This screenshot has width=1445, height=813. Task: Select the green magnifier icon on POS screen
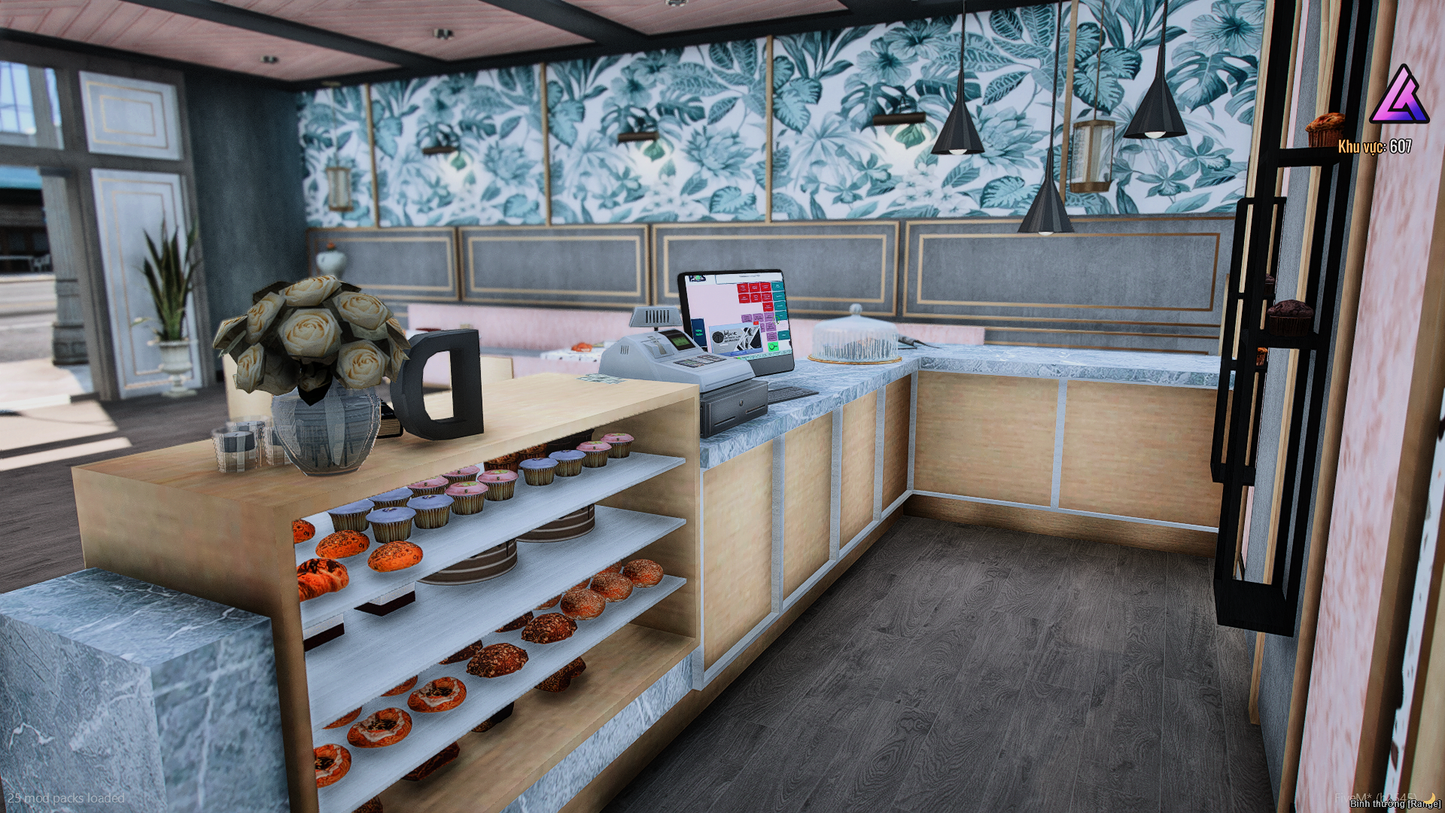773,346
